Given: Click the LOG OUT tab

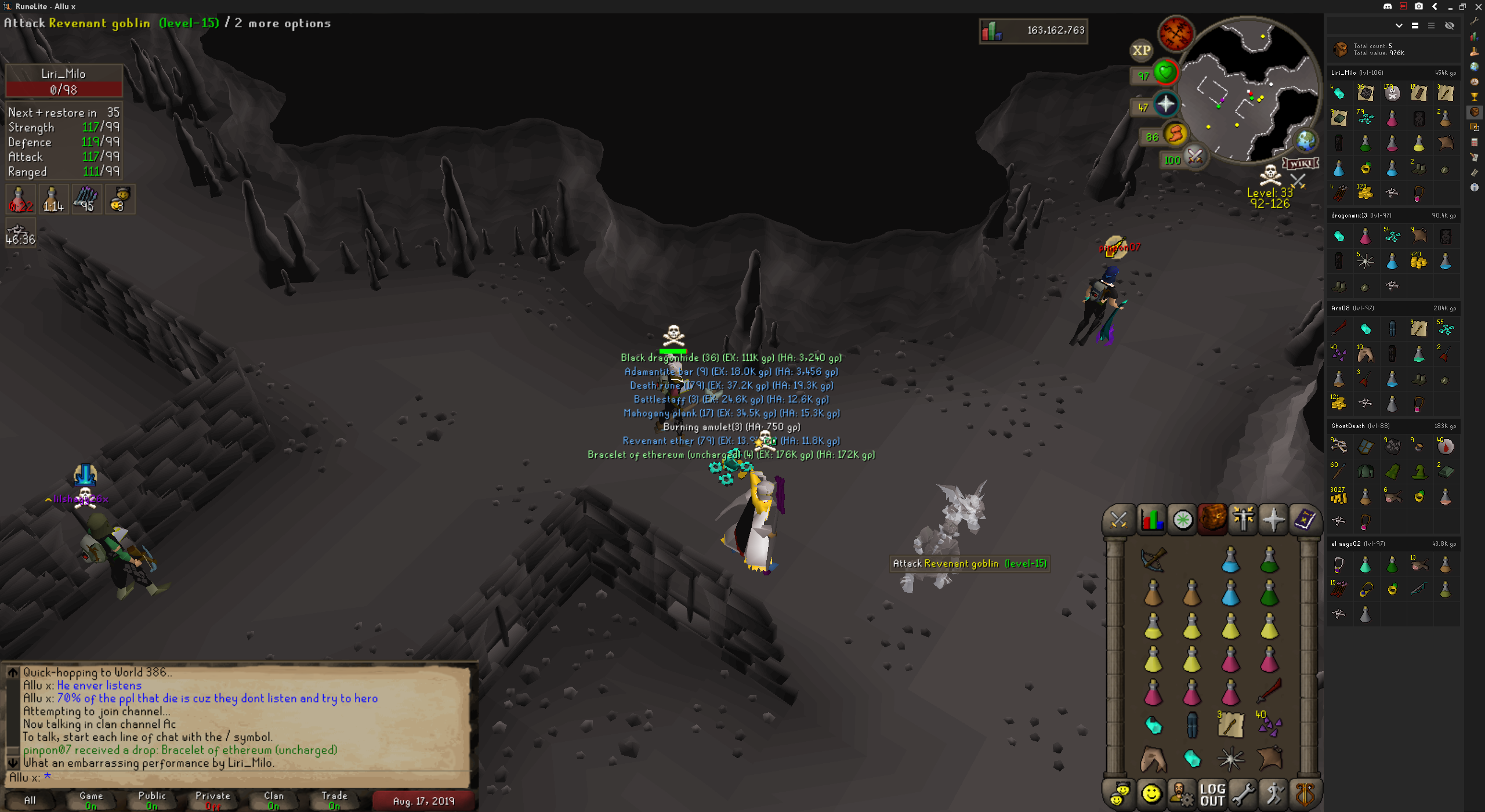Looking at the screenshot, I should click(x=1212, y=795).
